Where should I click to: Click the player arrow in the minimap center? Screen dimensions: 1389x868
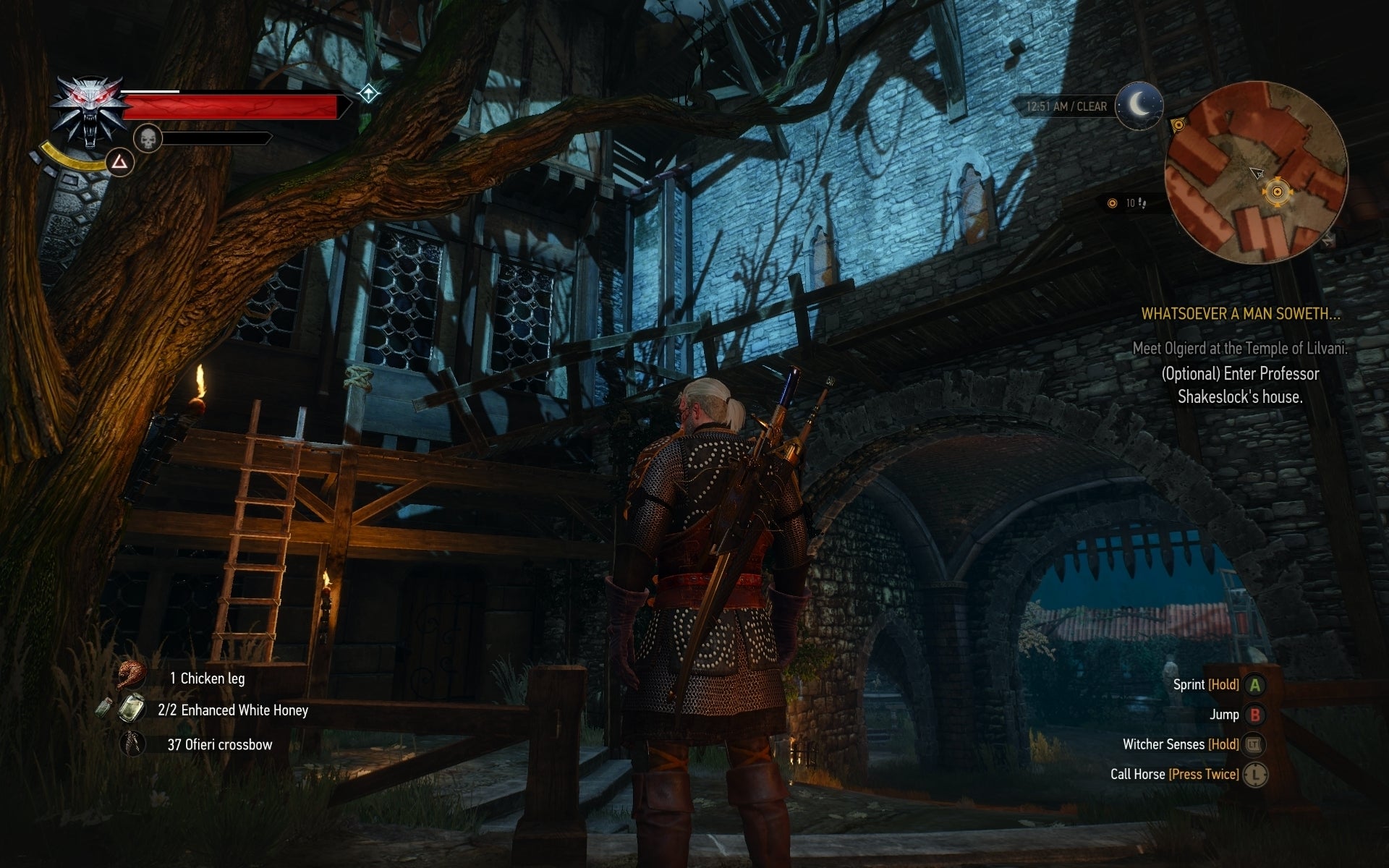pyautogui.click(x=1256, y=174)
